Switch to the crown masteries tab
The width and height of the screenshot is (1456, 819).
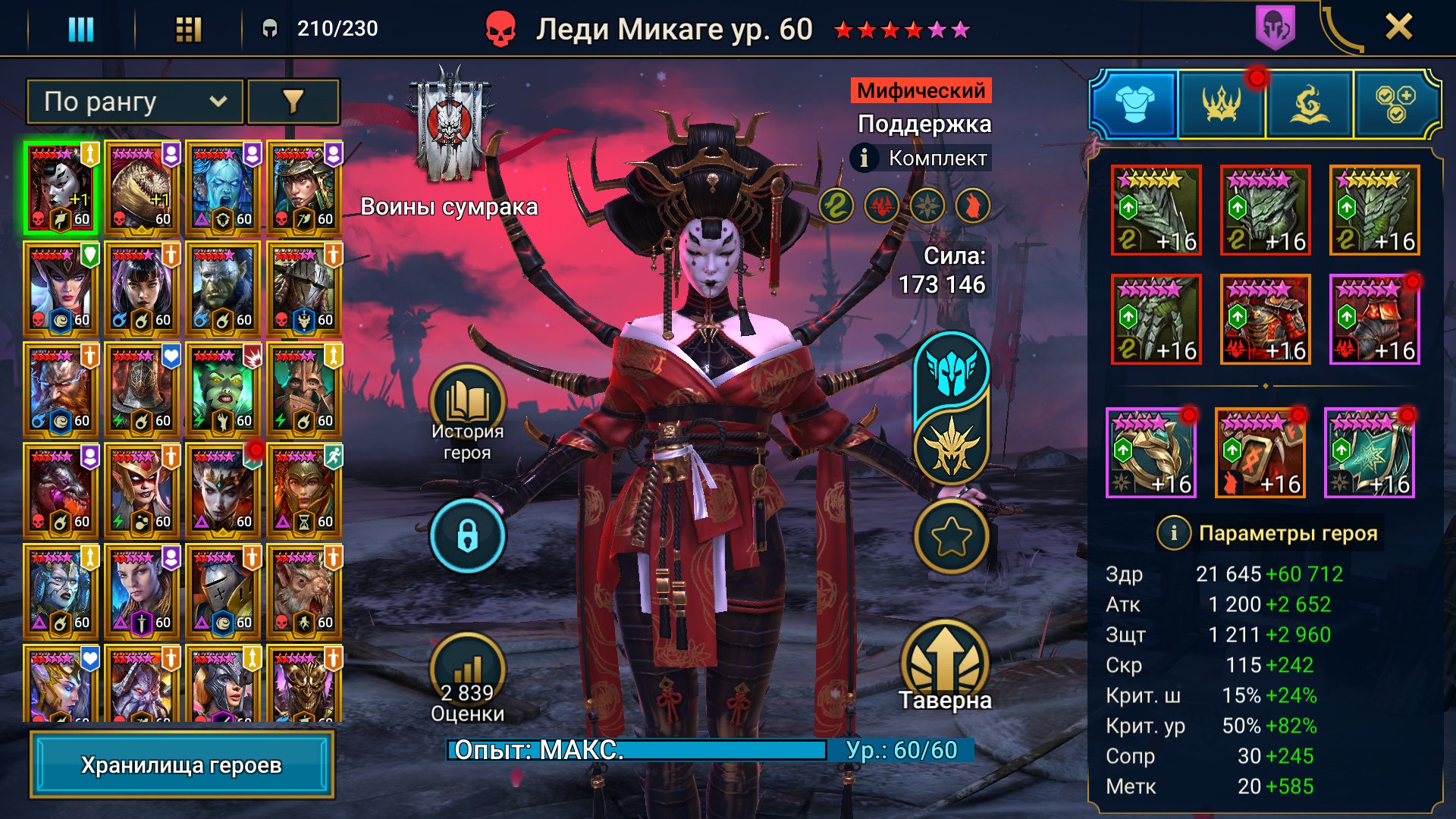(1222, 103)
